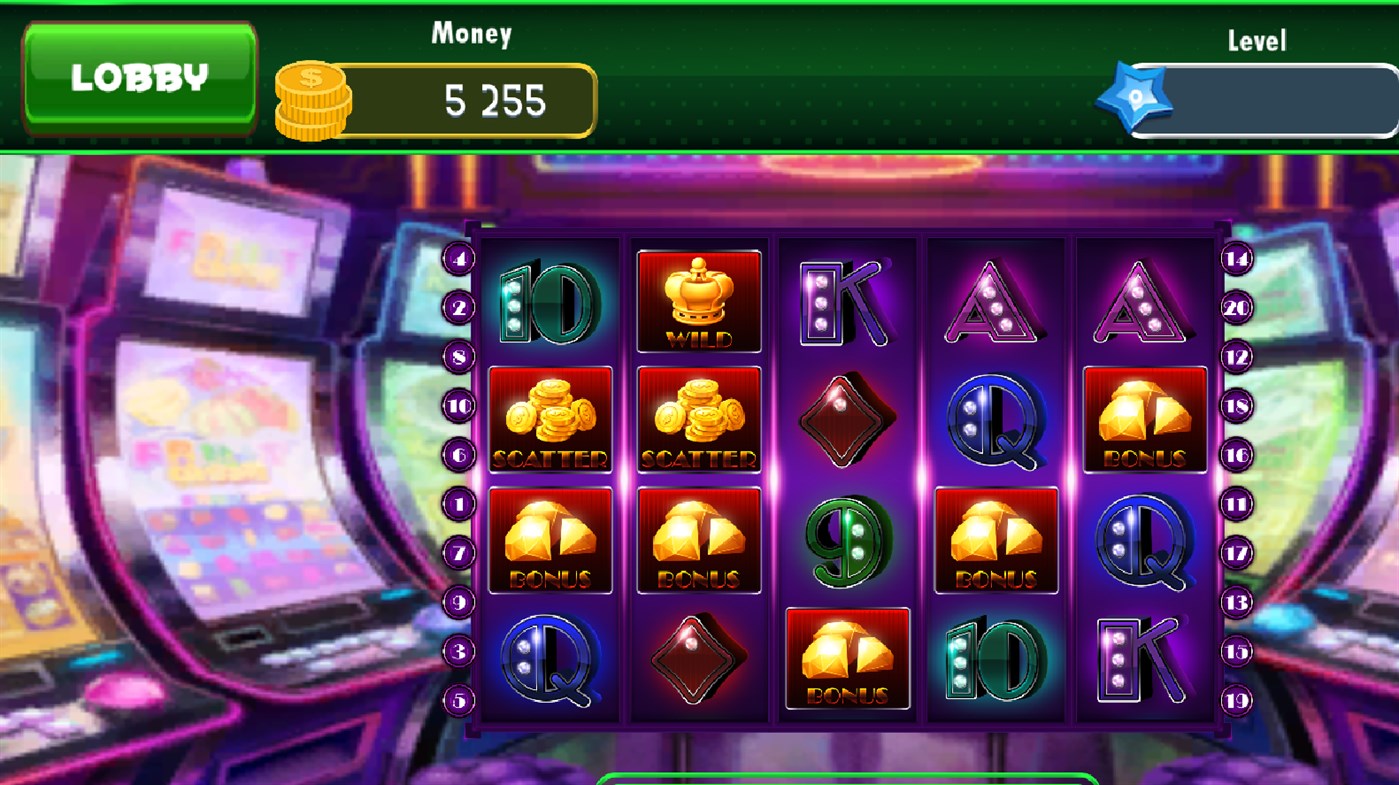Click the Level progress bar
1399x785 pixels.
(x=1270, y=100)
